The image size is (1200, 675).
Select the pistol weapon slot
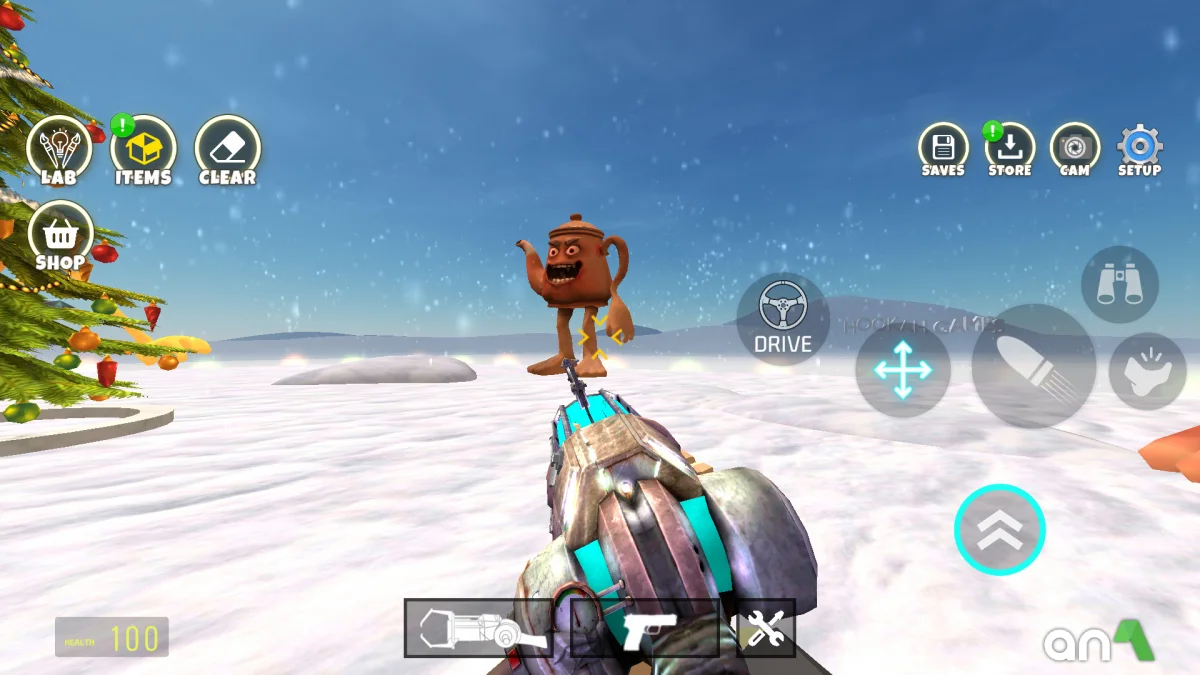point(645,628)
